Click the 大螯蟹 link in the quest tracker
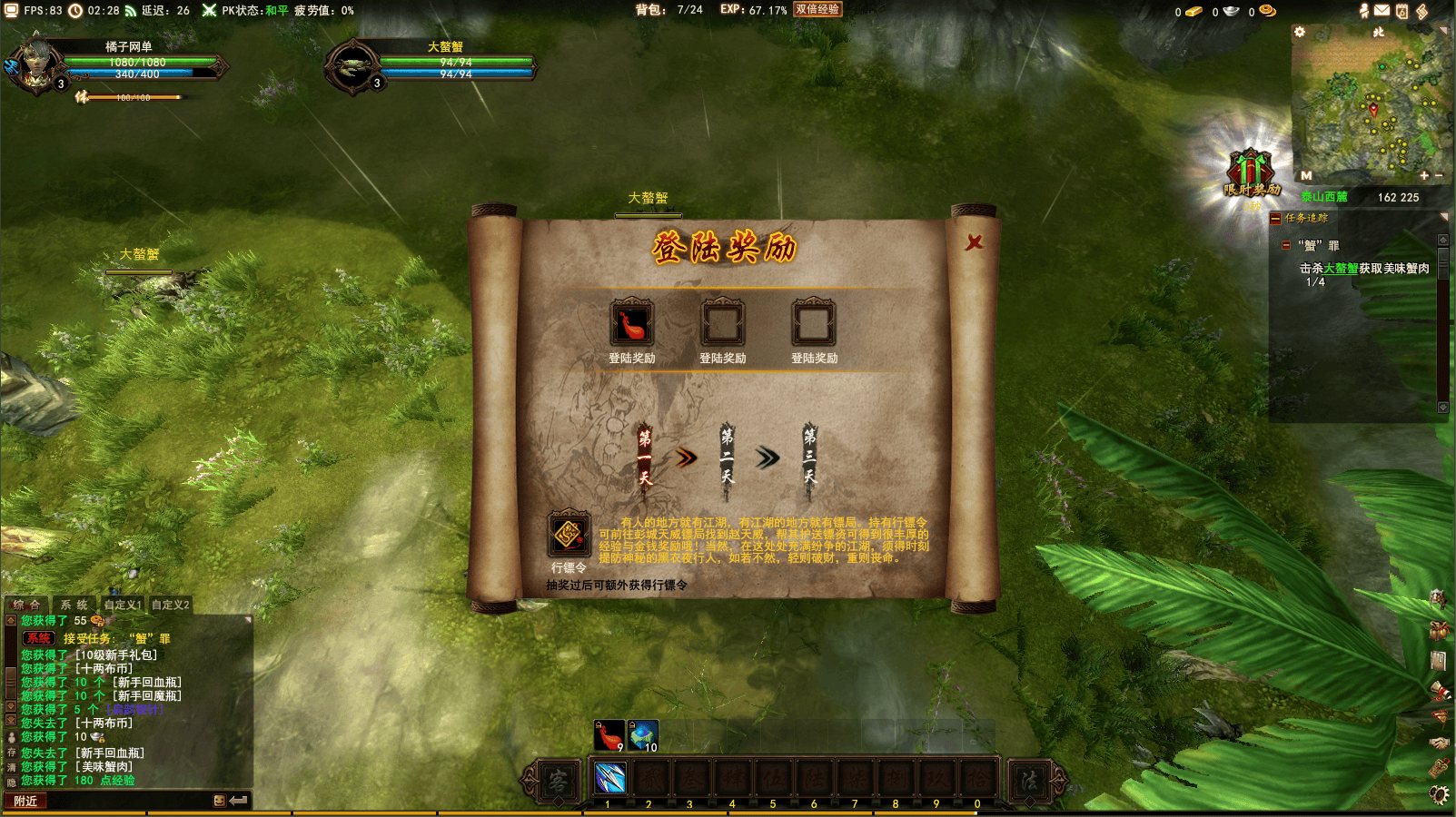 1341,269
